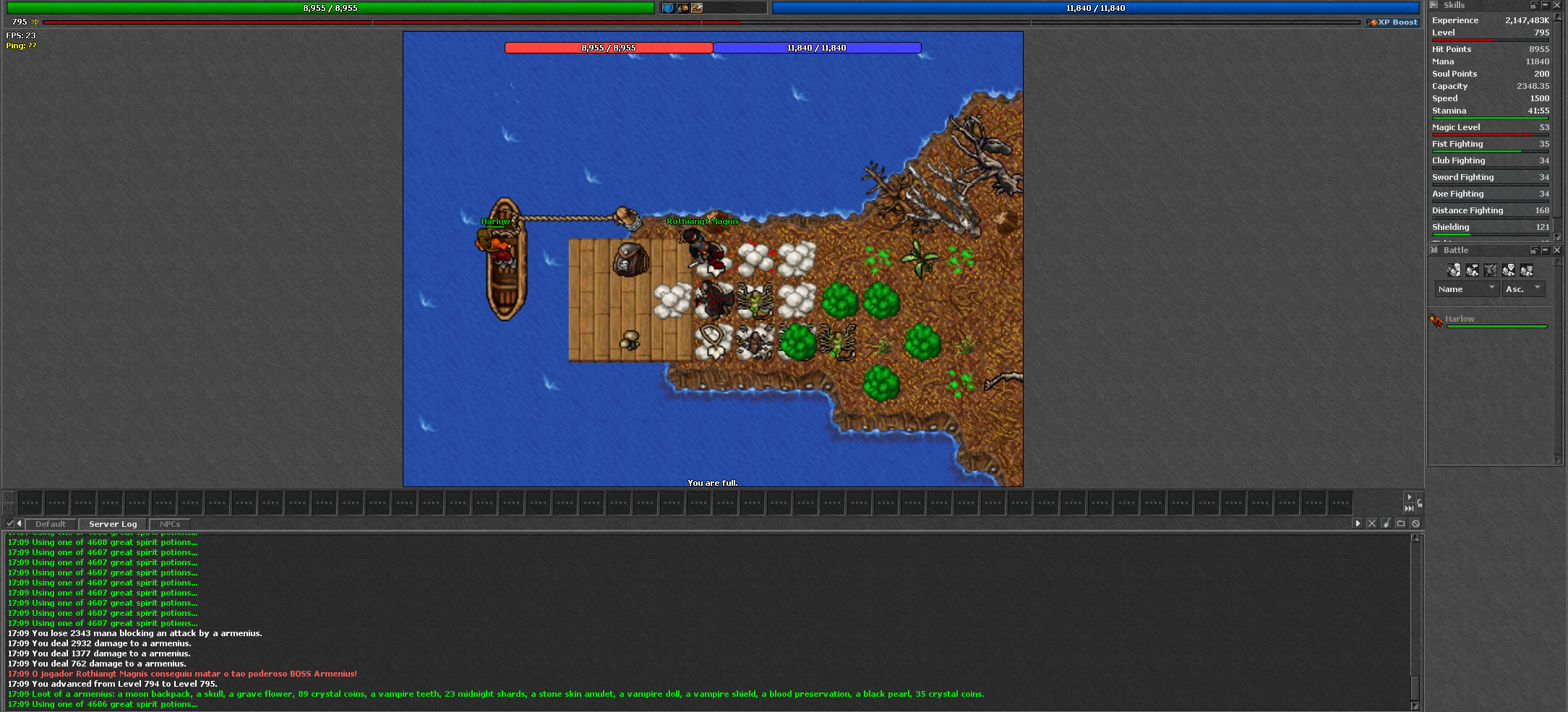Image resolution: width=1568 pixels, height=712 pixels.
Task: Close the Battle panel
Action: pos(1557,250)
